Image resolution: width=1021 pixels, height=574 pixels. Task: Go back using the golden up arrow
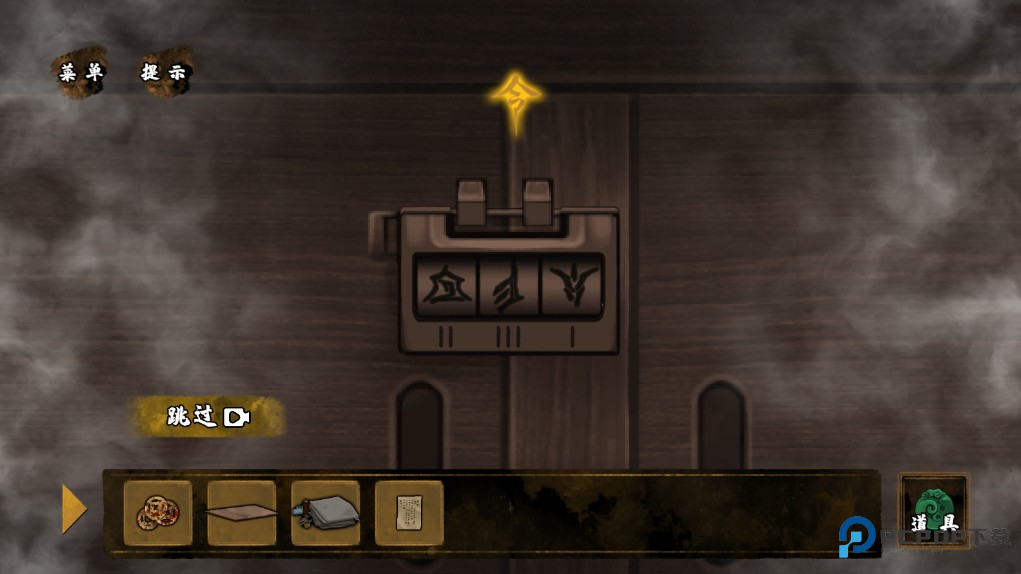click(x=516, y=99)
